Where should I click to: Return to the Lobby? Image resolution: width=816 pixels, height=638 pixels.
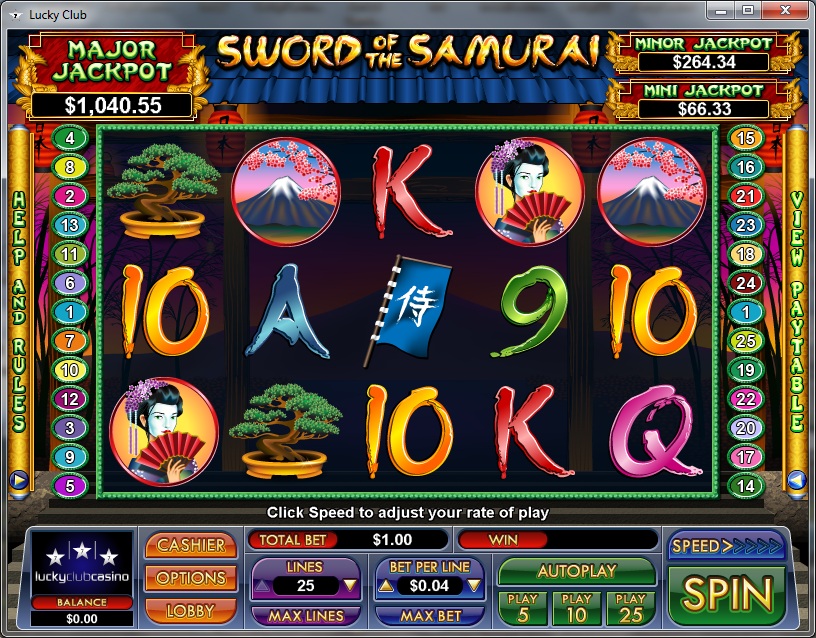point(191,609)
